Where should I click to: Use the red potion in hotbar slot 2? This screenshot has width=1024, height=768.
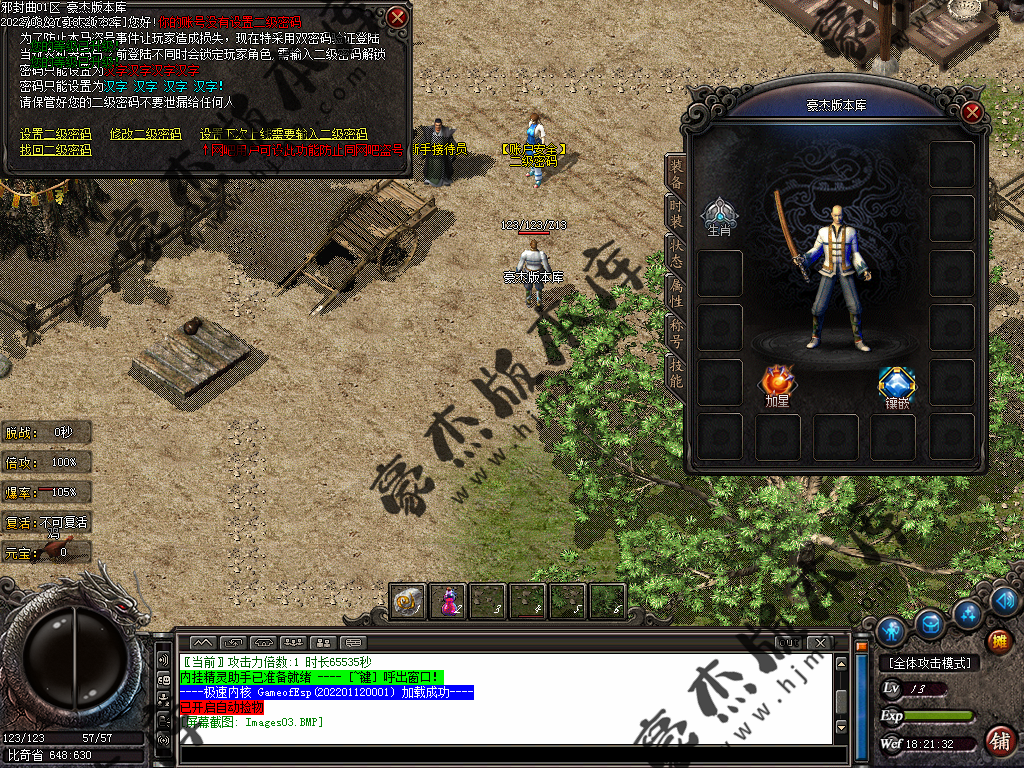click(447, 601)
